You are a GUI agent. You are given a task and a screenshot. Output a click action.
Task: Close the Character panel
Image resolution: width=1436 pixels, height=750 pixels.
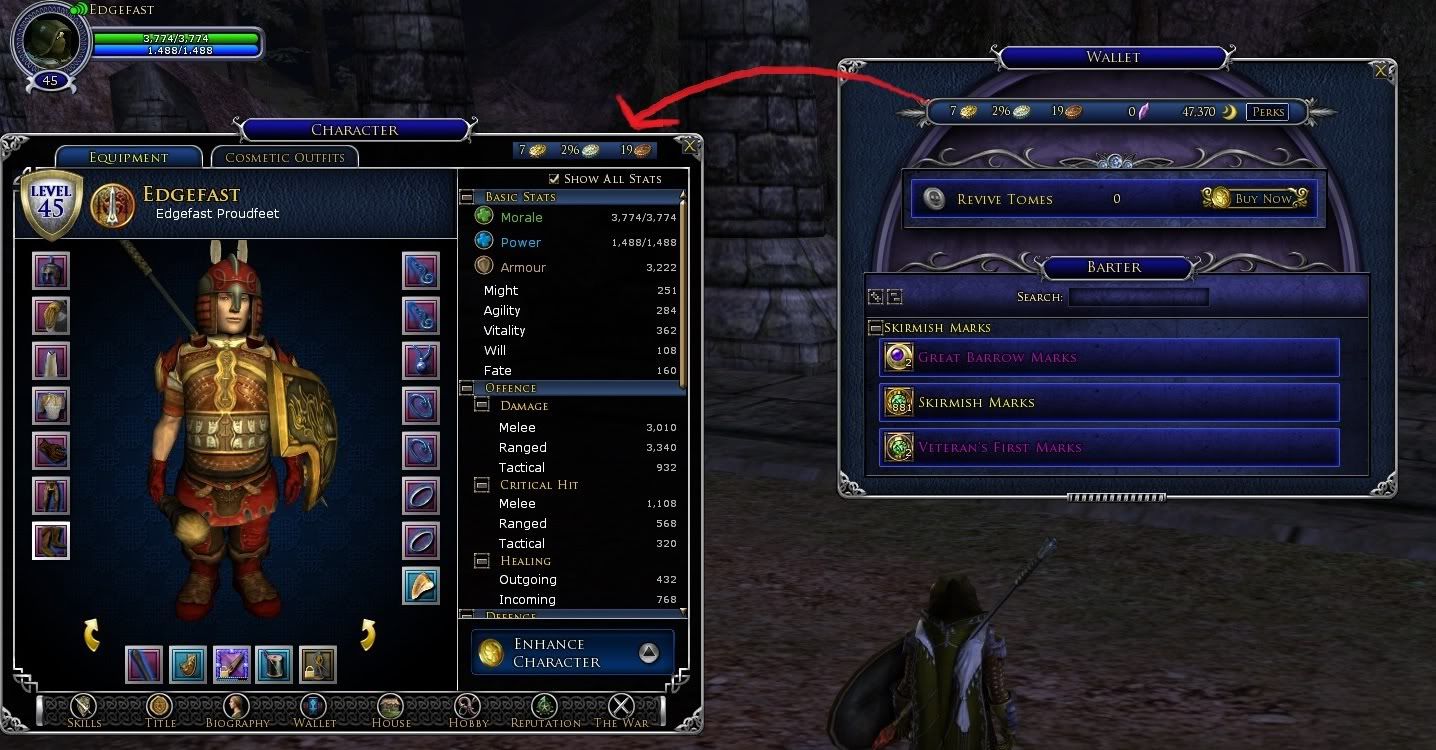point(690,145)
